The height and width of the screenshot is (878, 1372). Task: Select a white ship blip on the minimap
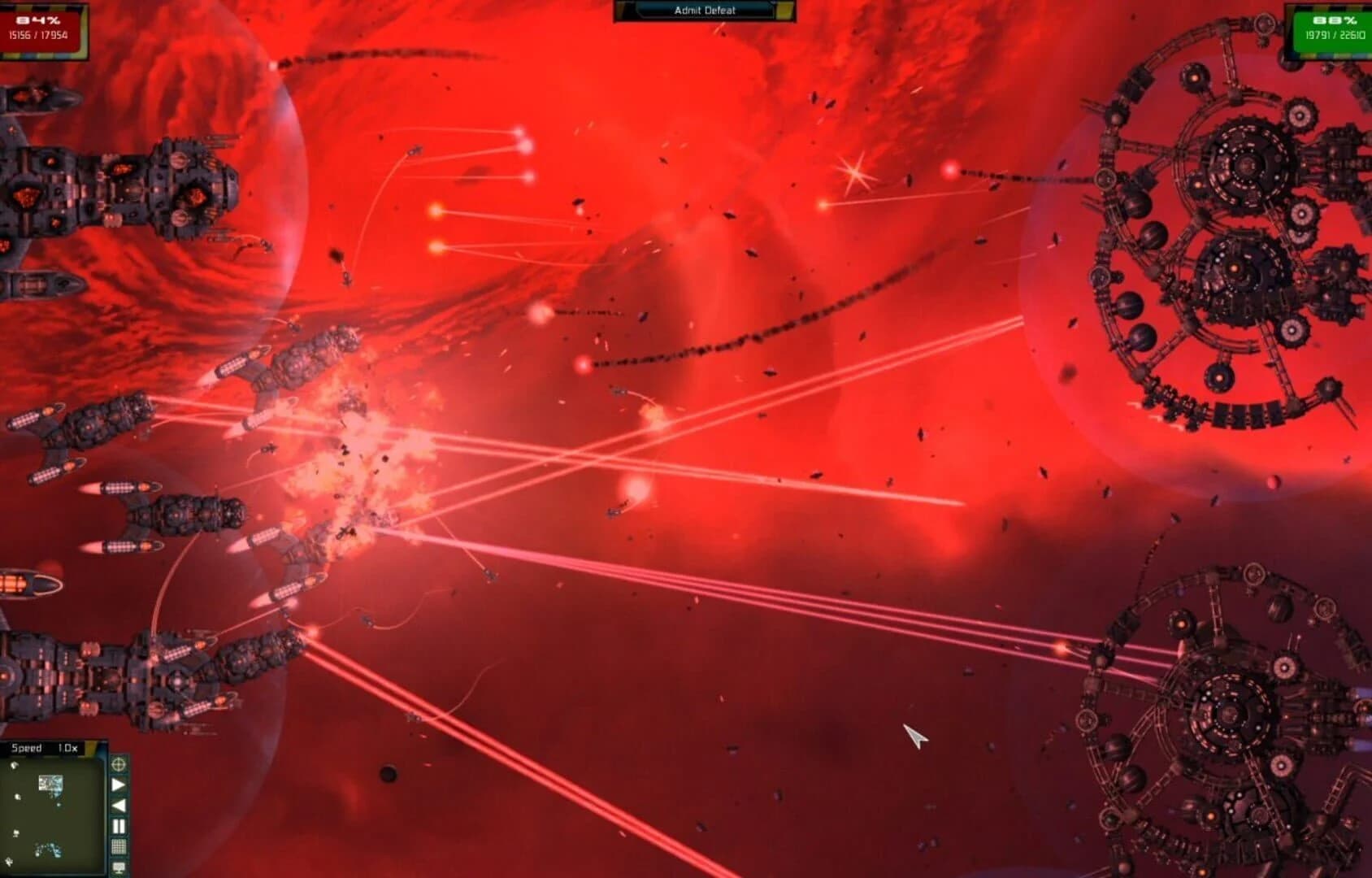[17, 797]
